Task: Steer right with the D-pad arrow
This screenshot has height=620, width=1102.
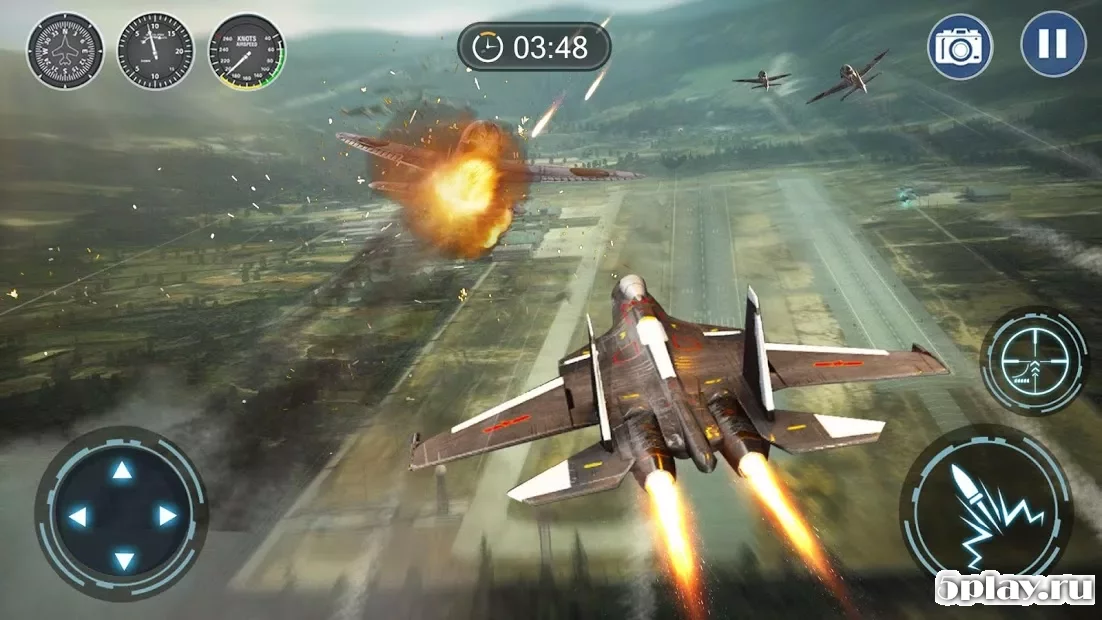Action: click(x=167, y=516)
